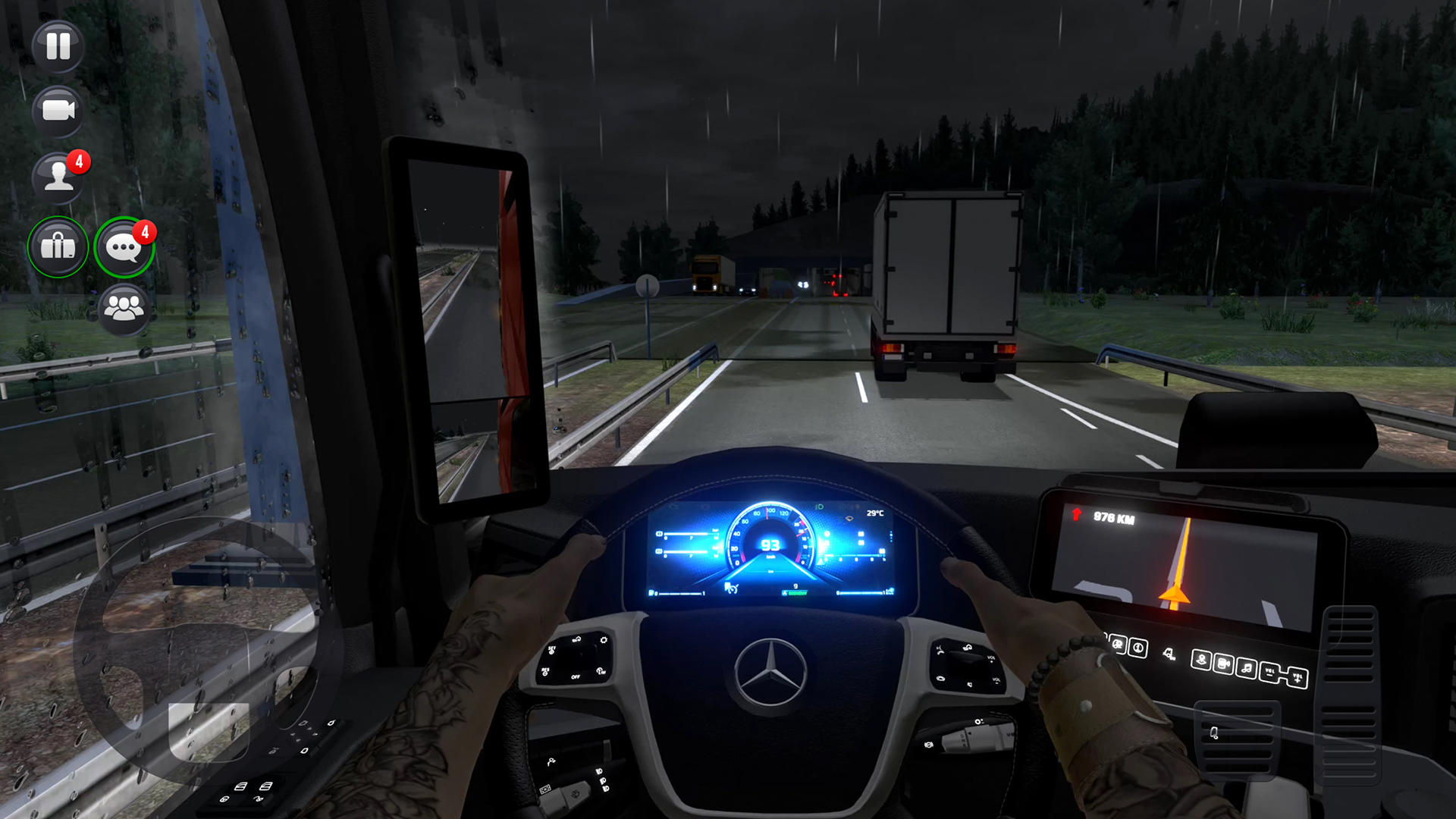Viewport: 1456px width, 819px height.
Task: Tap the GPS location pin button on dashboard
Action: pyautogui.click(x=1201, y=659)
